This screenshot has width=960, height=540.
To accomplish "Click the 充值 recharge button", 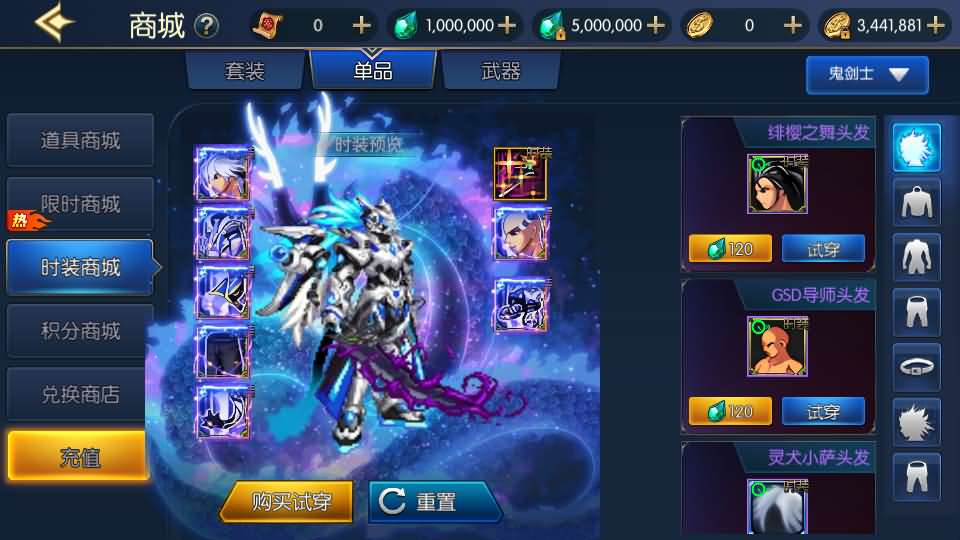I will pyautogui.click(x=78, y=458).
